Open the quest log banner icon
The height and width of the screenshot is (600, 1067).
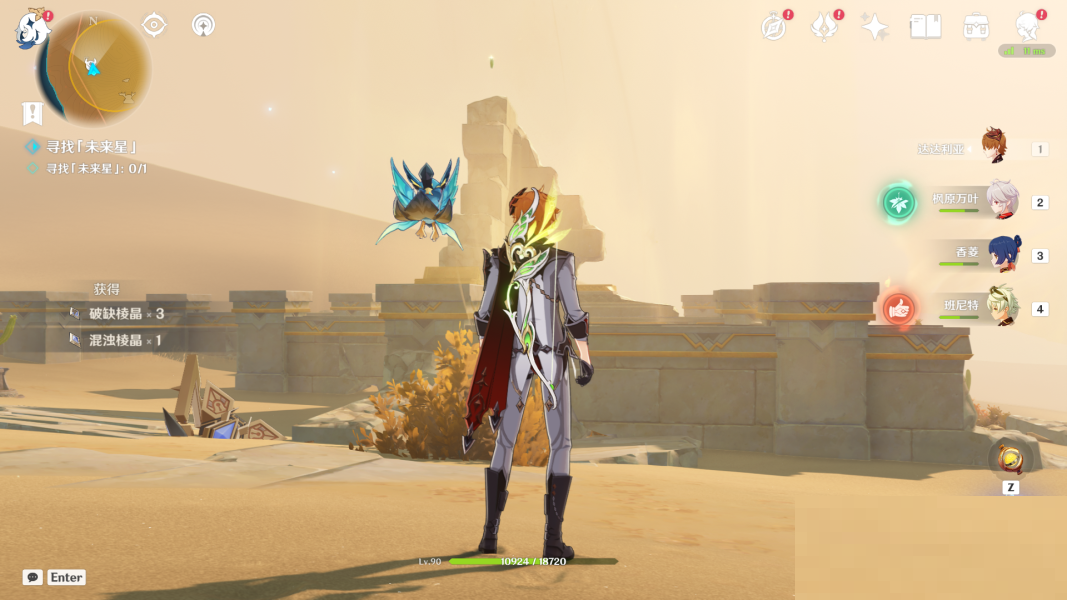point(33,113)
